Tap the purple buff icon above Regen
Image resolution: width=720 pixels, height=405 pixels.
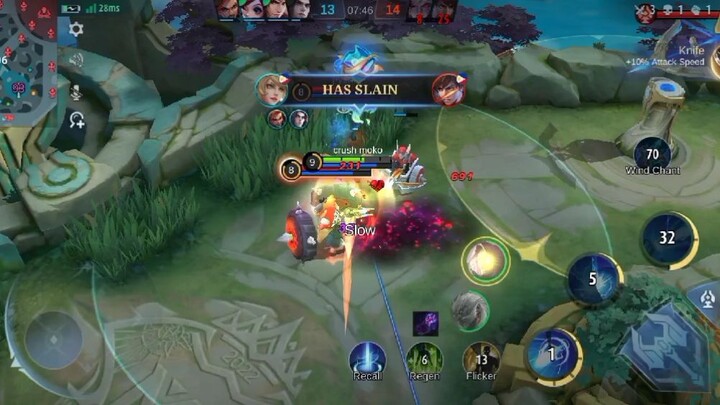425,323
